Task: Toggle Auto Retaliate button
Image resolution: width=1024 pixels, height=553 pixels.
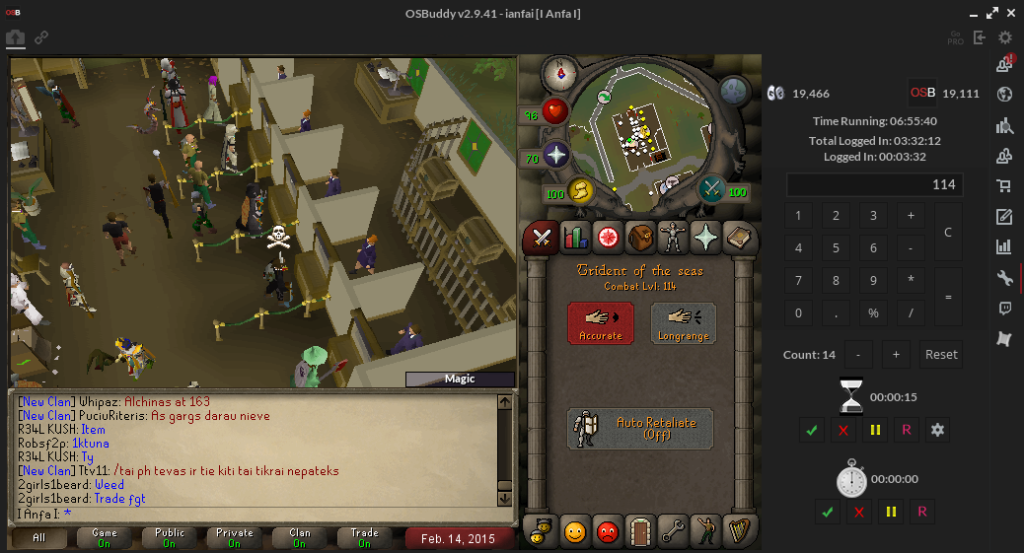Action: point(640,428)
